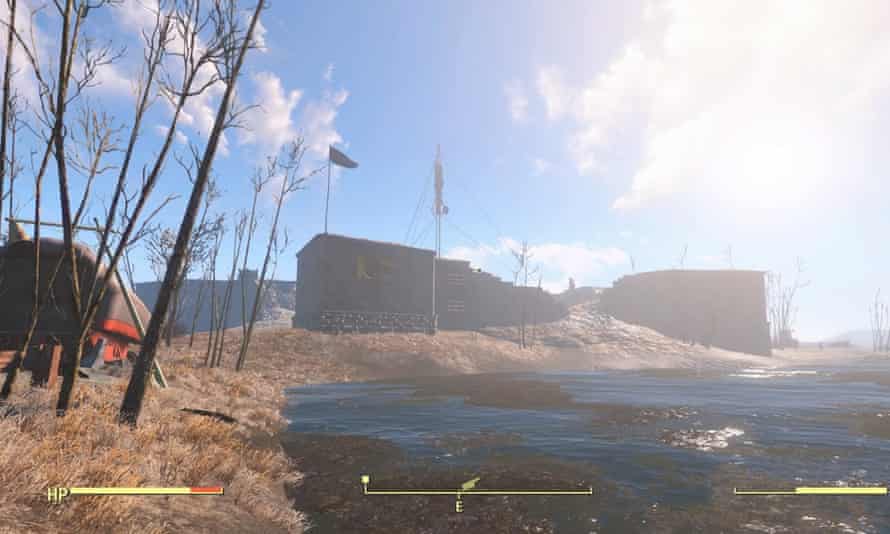Click the compass bar showing East

coord(477,492)
